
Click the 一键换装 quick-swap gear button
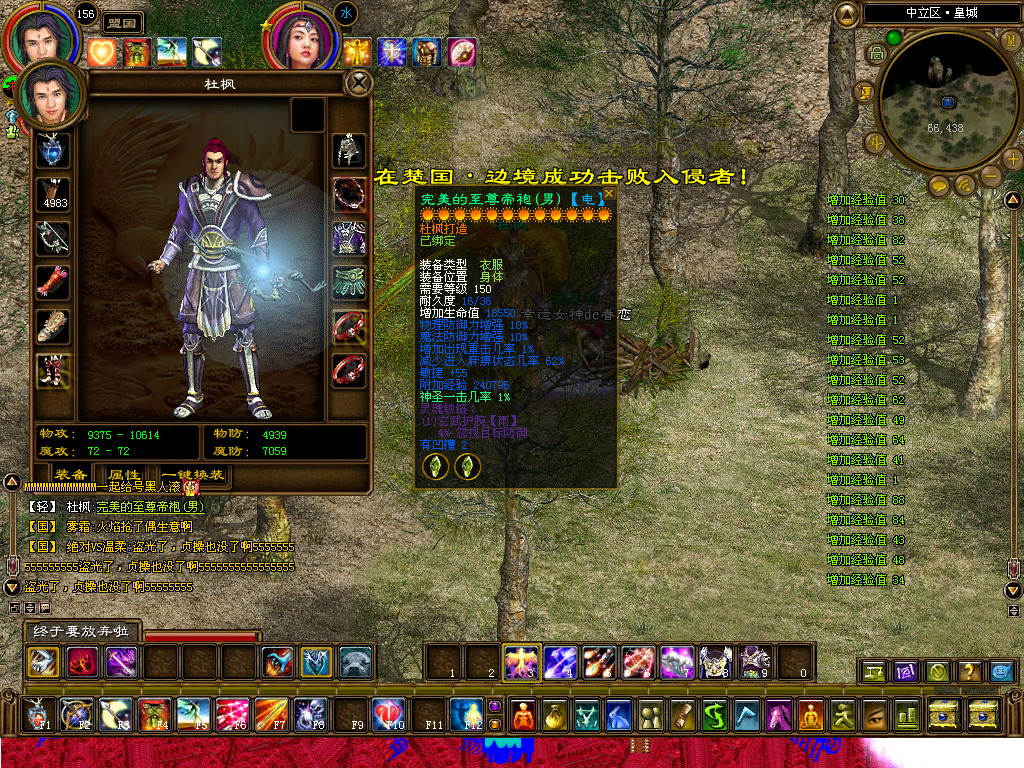191,475
